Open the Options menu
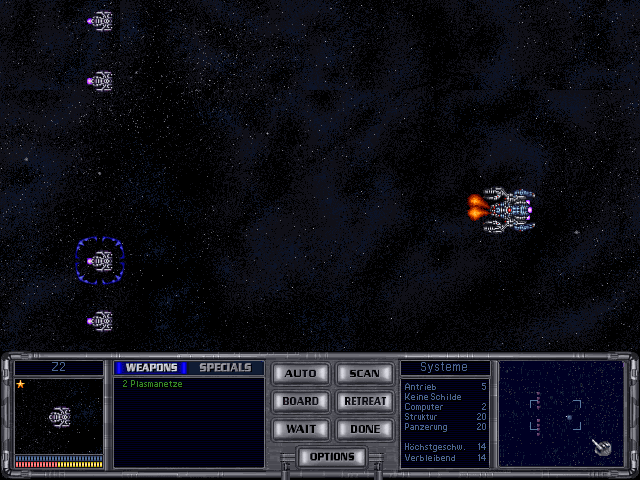This screenshot has height=480, width=640. (332, 457)
